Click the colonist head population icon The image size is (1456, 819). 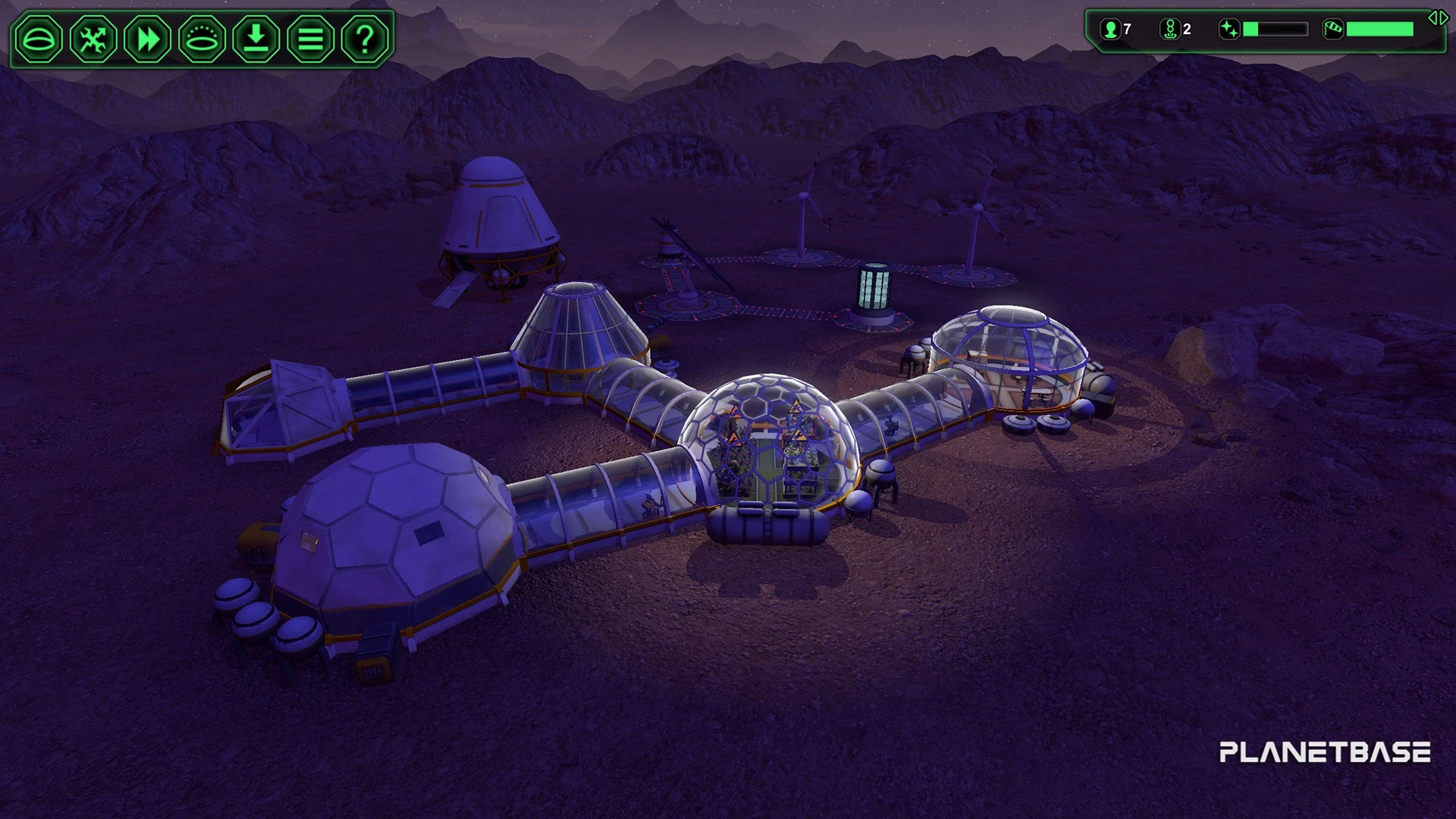pos(1111,30)
